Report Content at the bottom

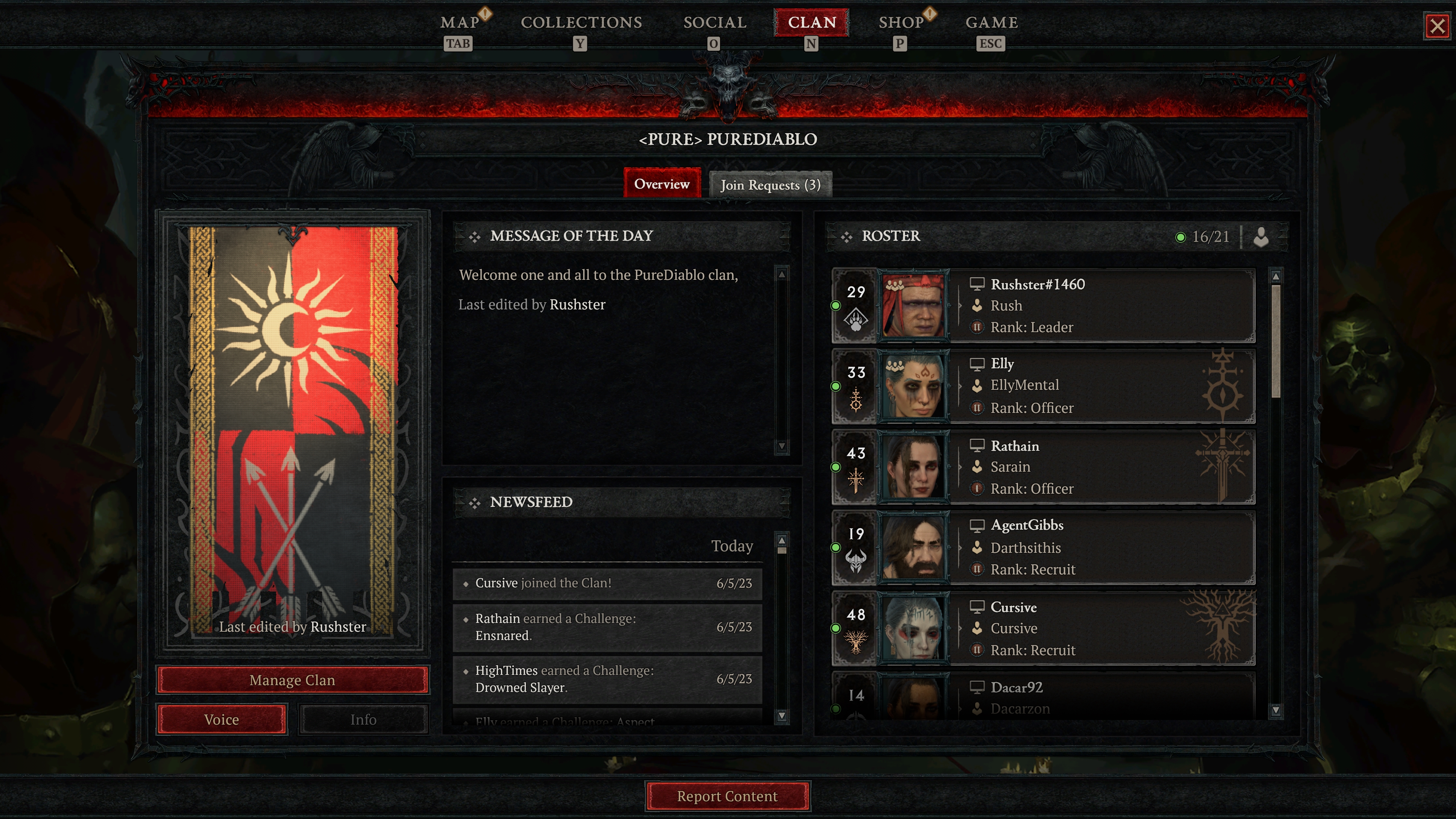(728, 796)
